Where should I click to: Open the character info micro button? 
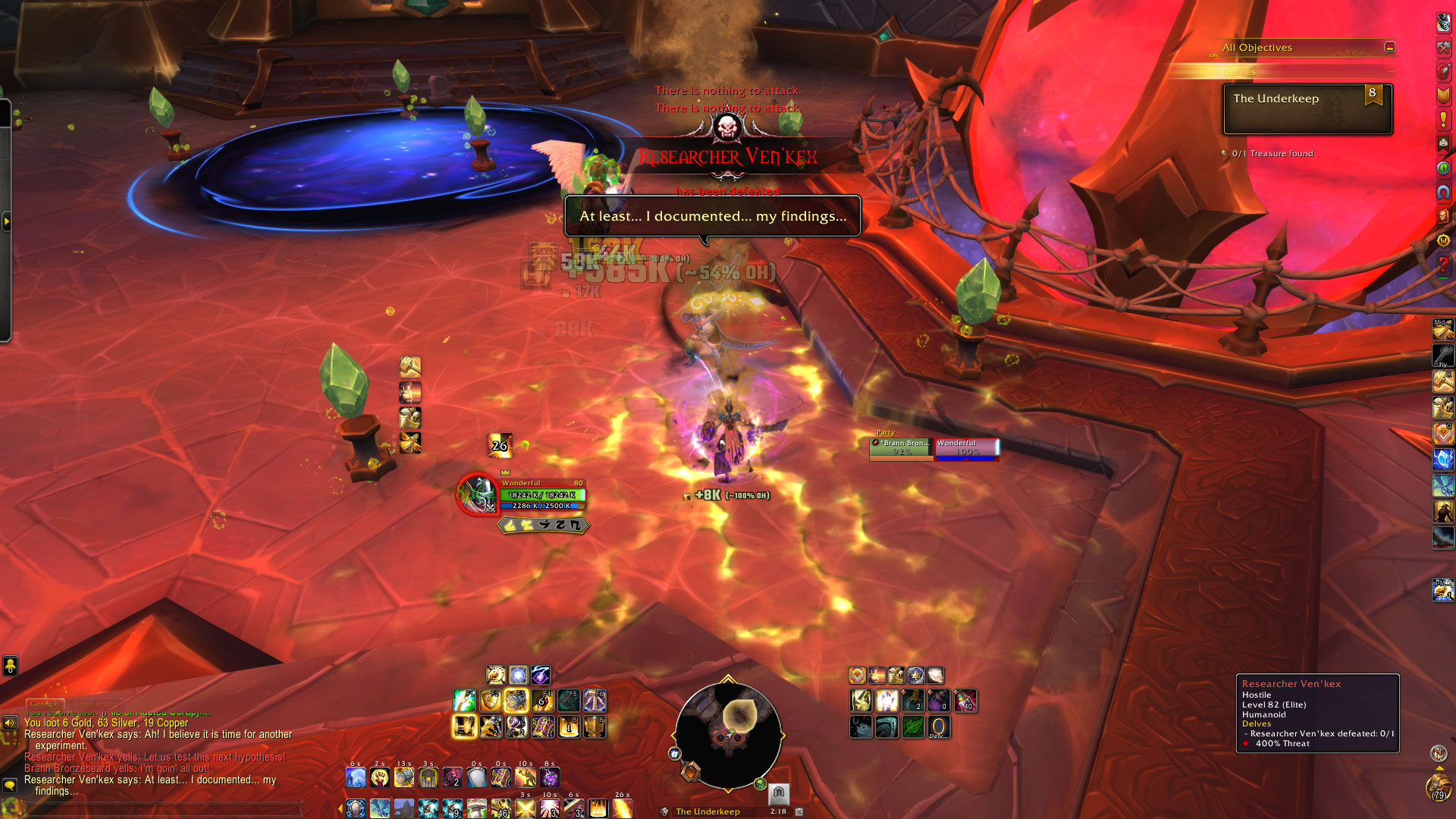pos(1443,21)
